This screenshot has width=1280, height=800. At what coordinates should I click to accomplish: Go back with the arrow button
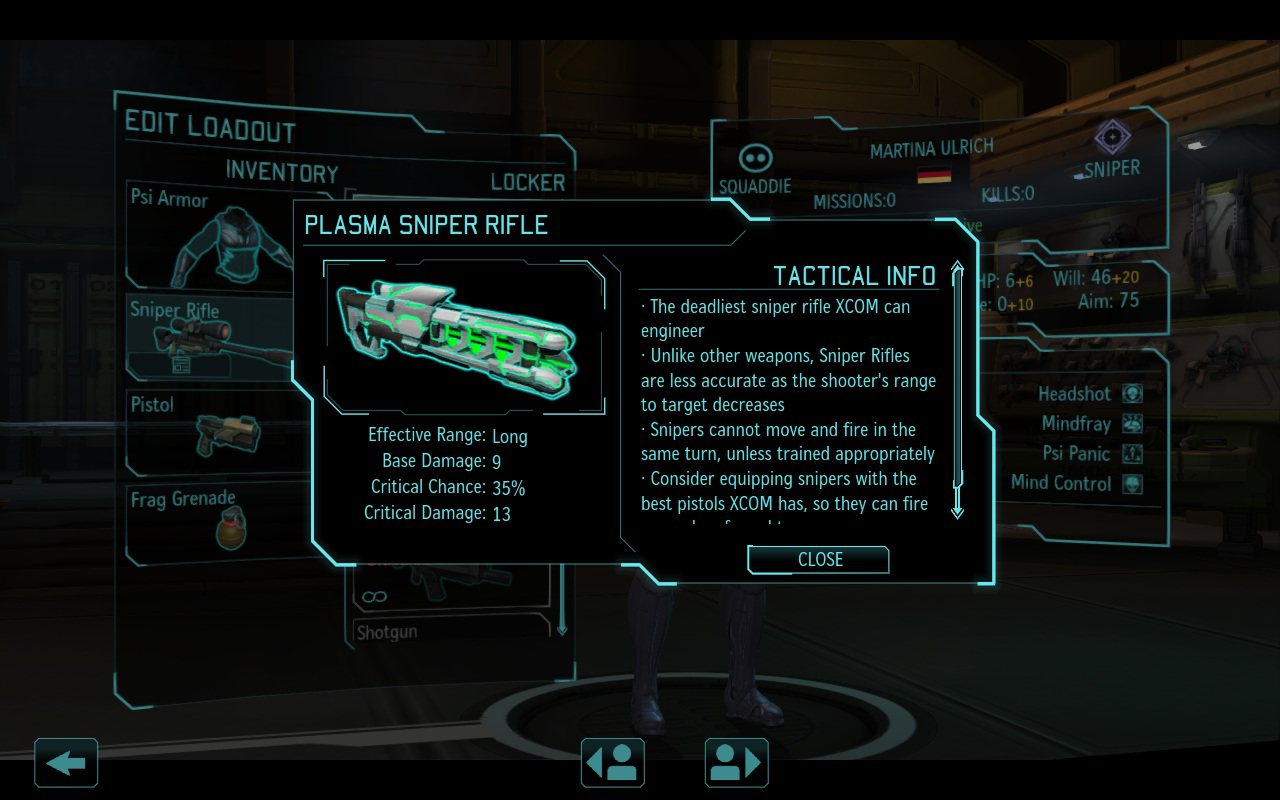point(66,763)
